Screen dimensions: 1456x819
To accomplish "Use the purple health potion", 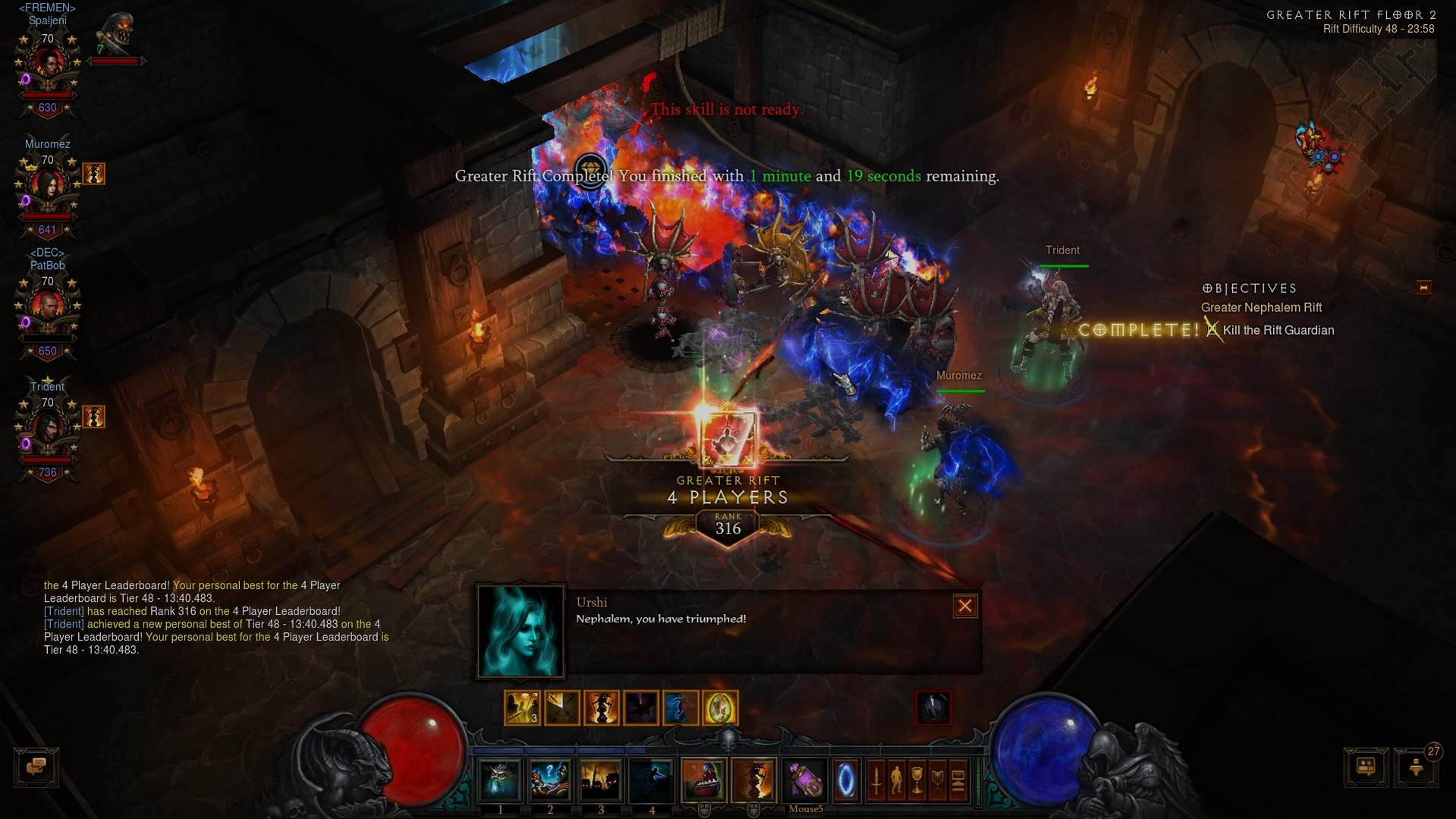I will point(805,780).
